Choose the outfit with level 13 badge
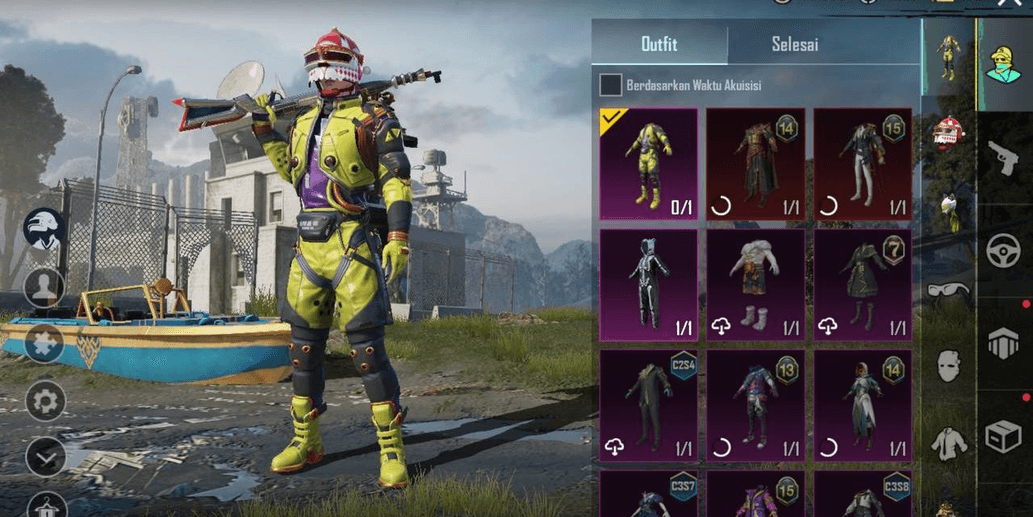The width and height of the screenshot is (1033, 517). tap(755, 405)
